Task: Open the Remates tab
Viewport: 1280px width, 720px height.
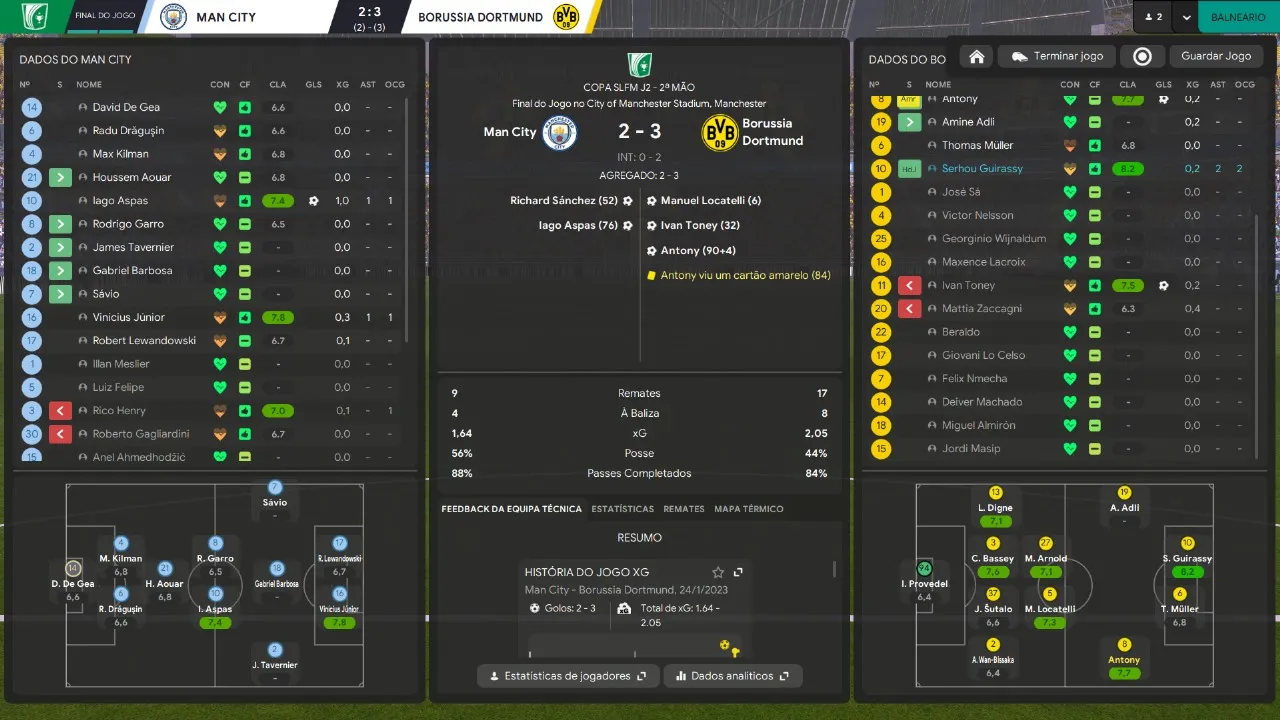Action: click(x=684, y=509)
